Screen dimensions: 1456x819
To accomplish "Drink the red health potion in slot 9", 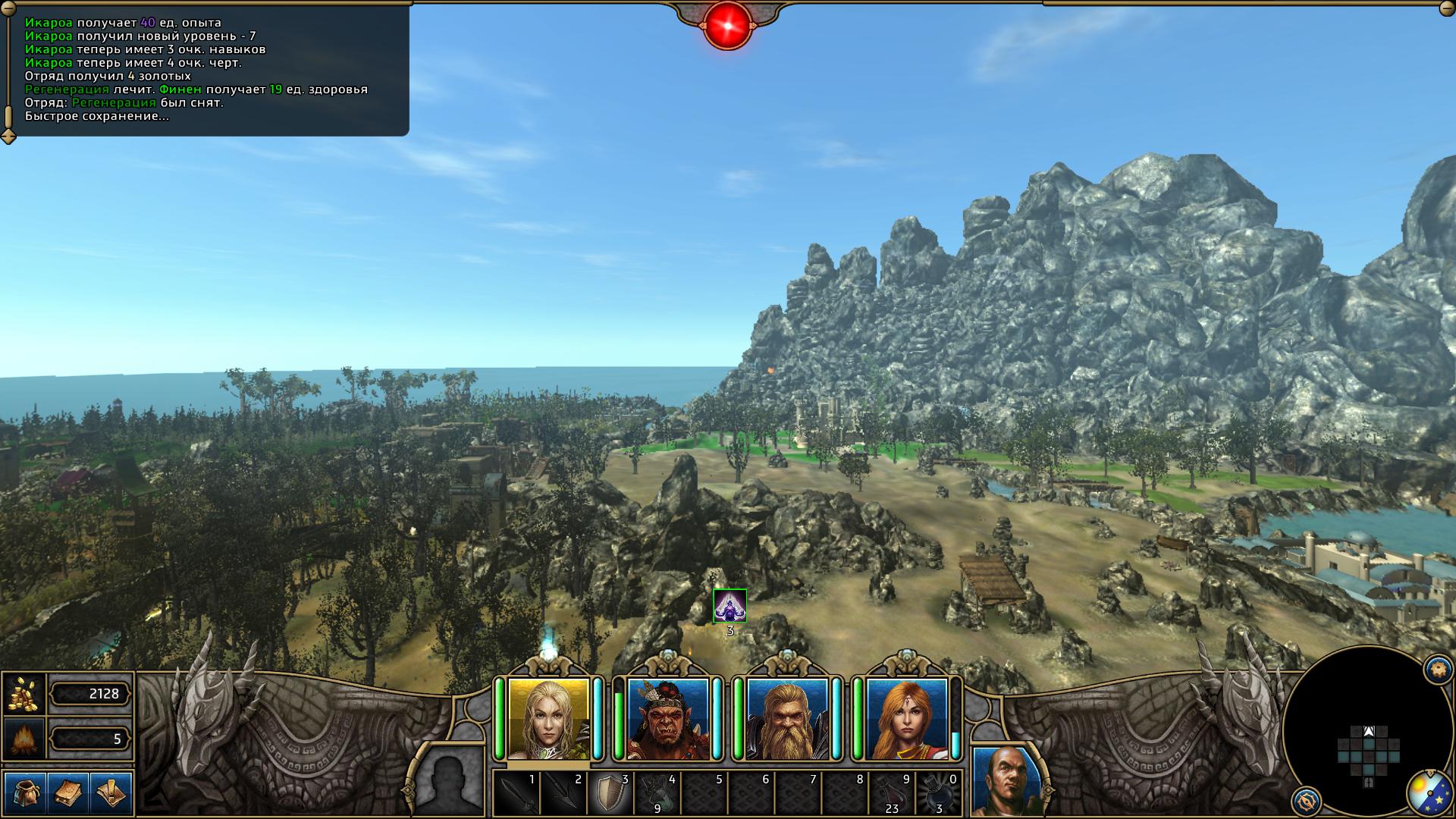I will point(892,793).
